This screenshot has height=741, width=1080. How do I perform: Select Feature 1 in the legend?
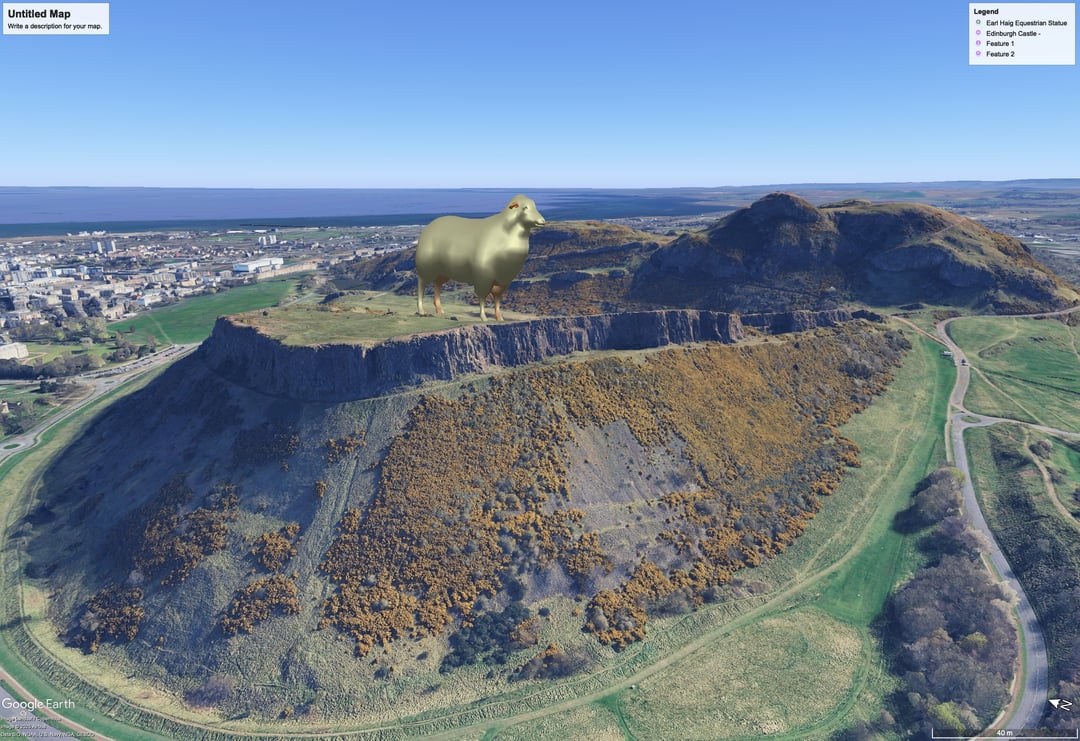point(1000,44)
